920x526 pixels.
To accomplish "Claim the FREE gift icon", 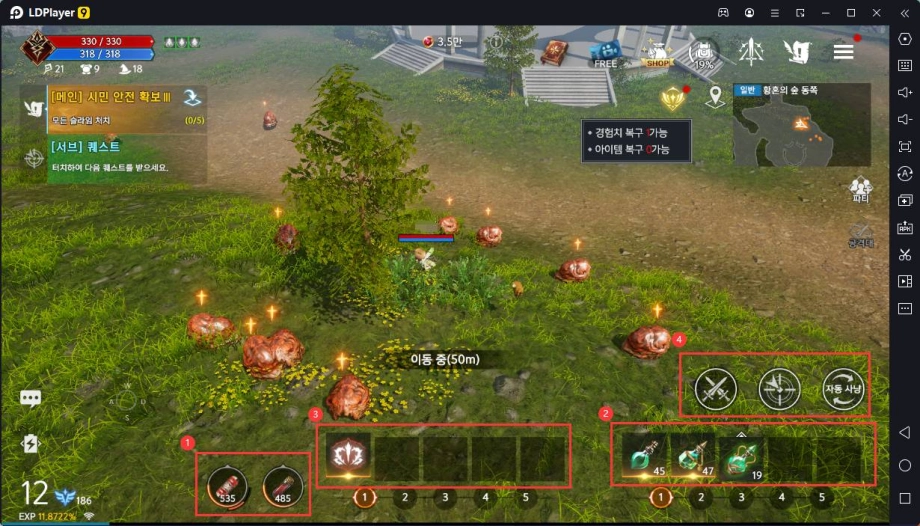I will click(x=605, y=51).
